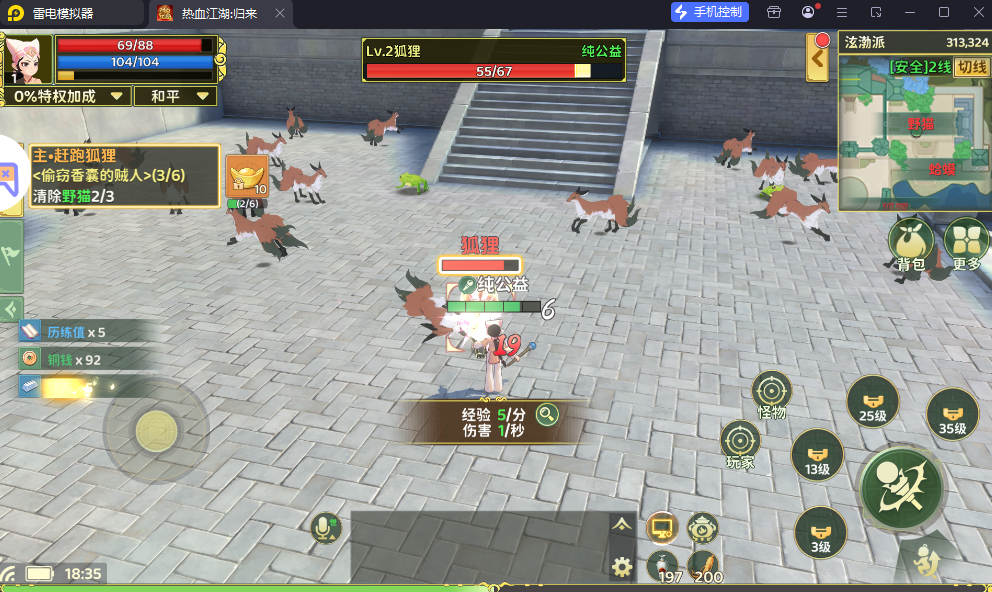The width and height of the screenshot is (992, 592).
Task: Click the 手机控制 emulator button
Action: coord(709,12)
